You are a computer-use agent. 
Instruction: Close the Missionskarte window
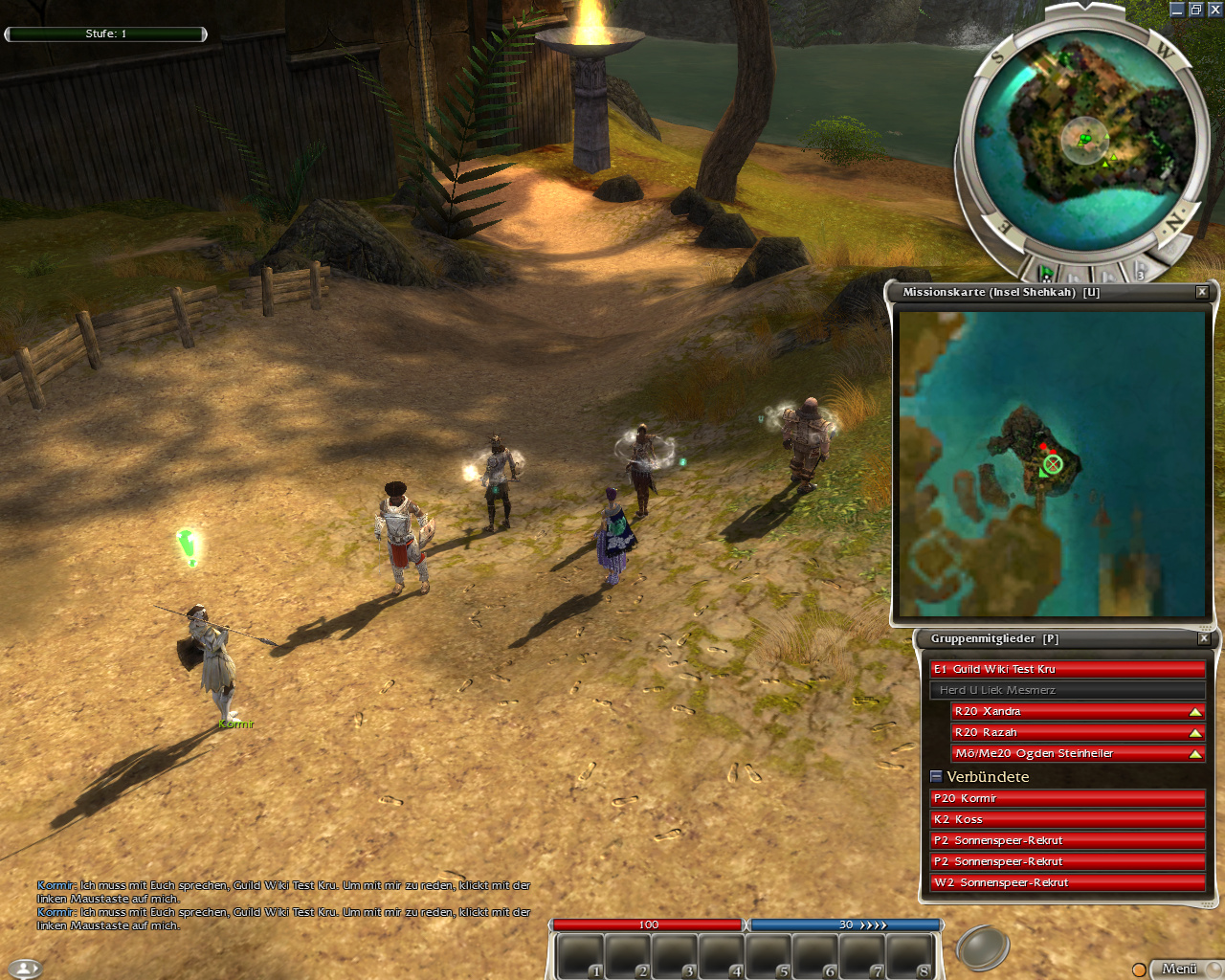[x=1202, y=292]
